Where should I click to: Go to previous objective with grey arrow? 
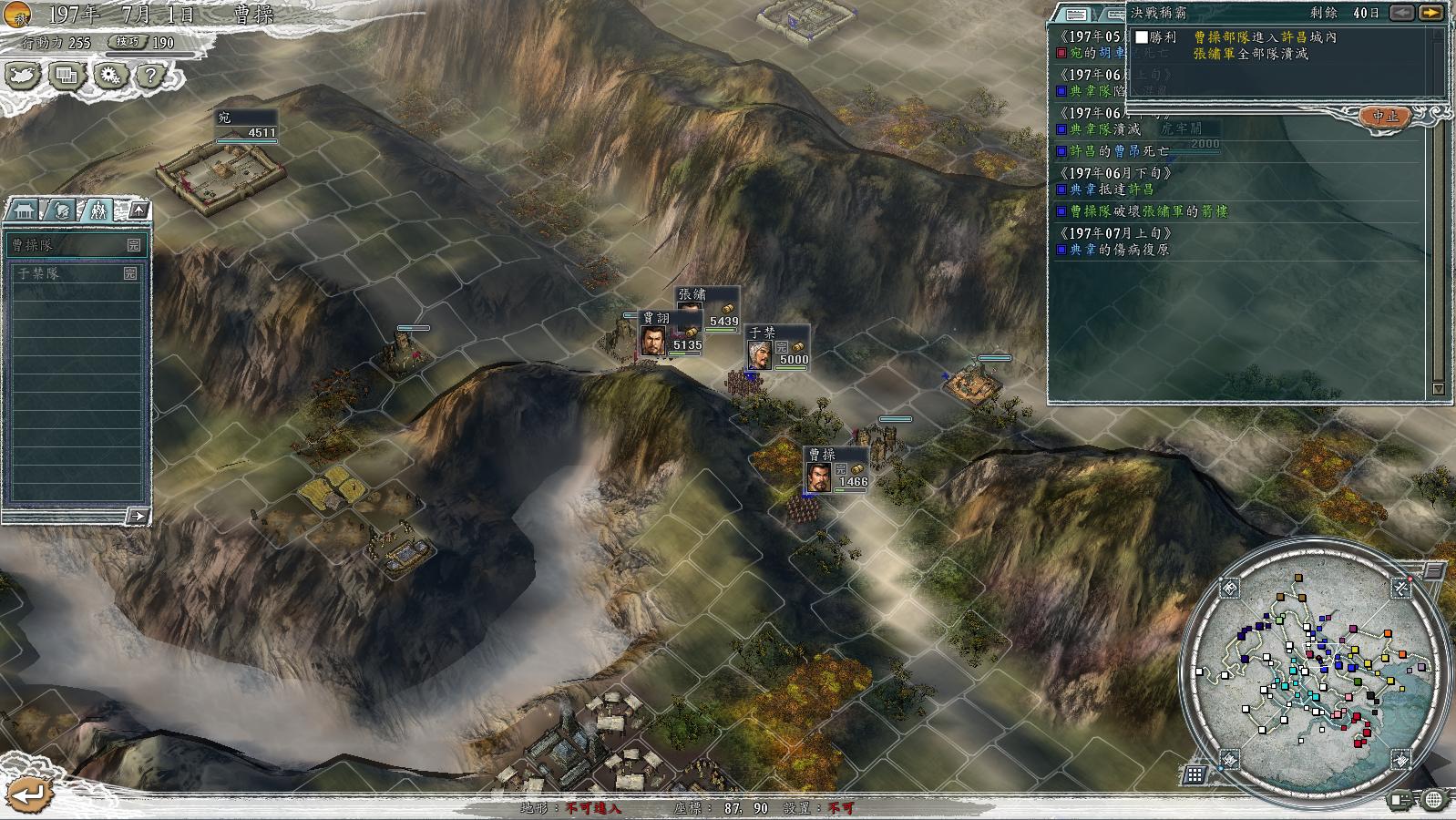(x=1402, y=13)
